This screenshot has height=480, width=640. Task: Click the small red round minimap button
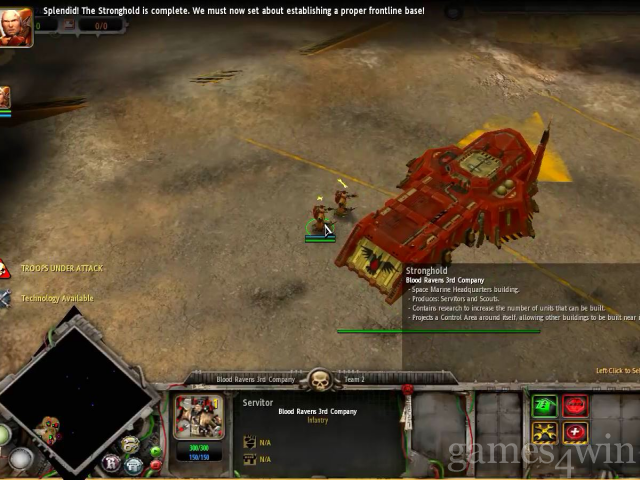pos(155,465)
